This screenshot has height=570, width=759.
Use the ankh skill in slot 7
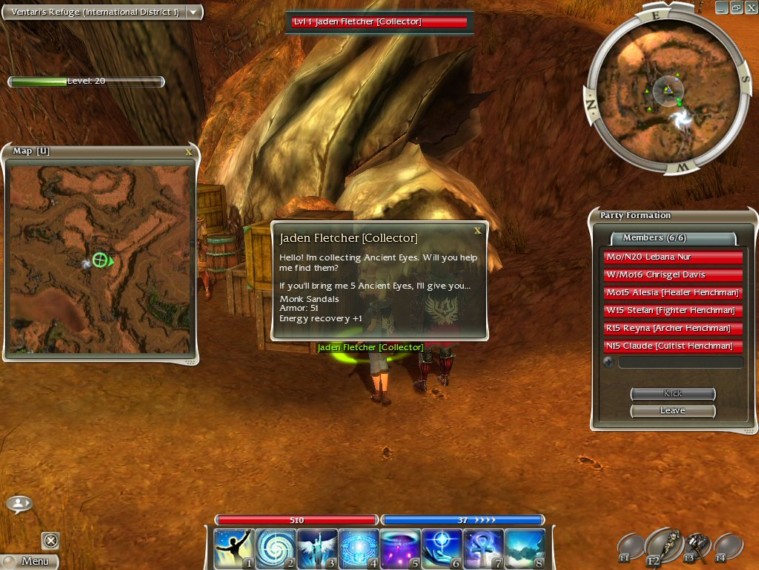482,548
